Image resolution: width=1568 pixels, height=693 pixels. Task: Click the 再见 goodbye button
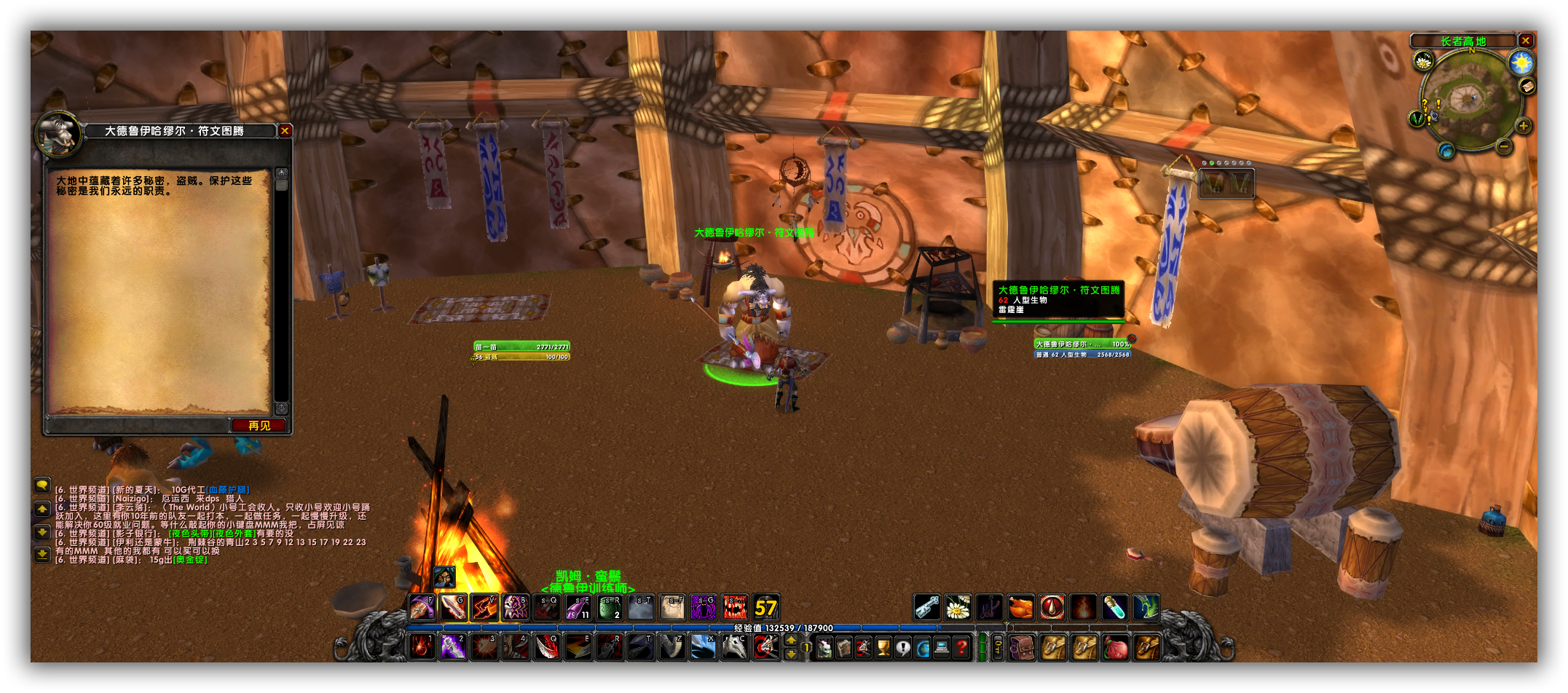tap(259, 426)
